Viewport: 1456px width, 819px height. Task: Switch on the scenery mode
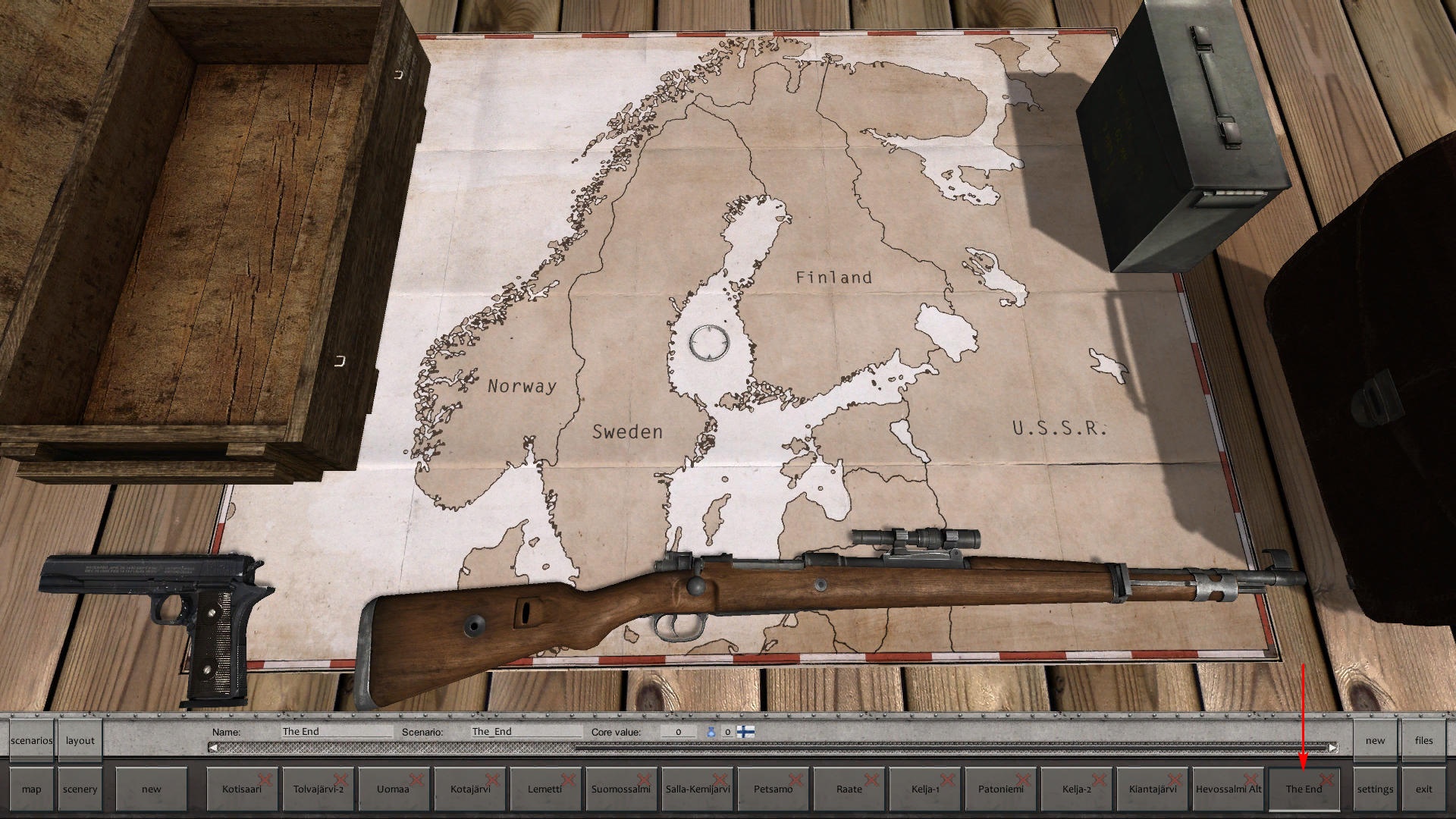pos(80,789)
